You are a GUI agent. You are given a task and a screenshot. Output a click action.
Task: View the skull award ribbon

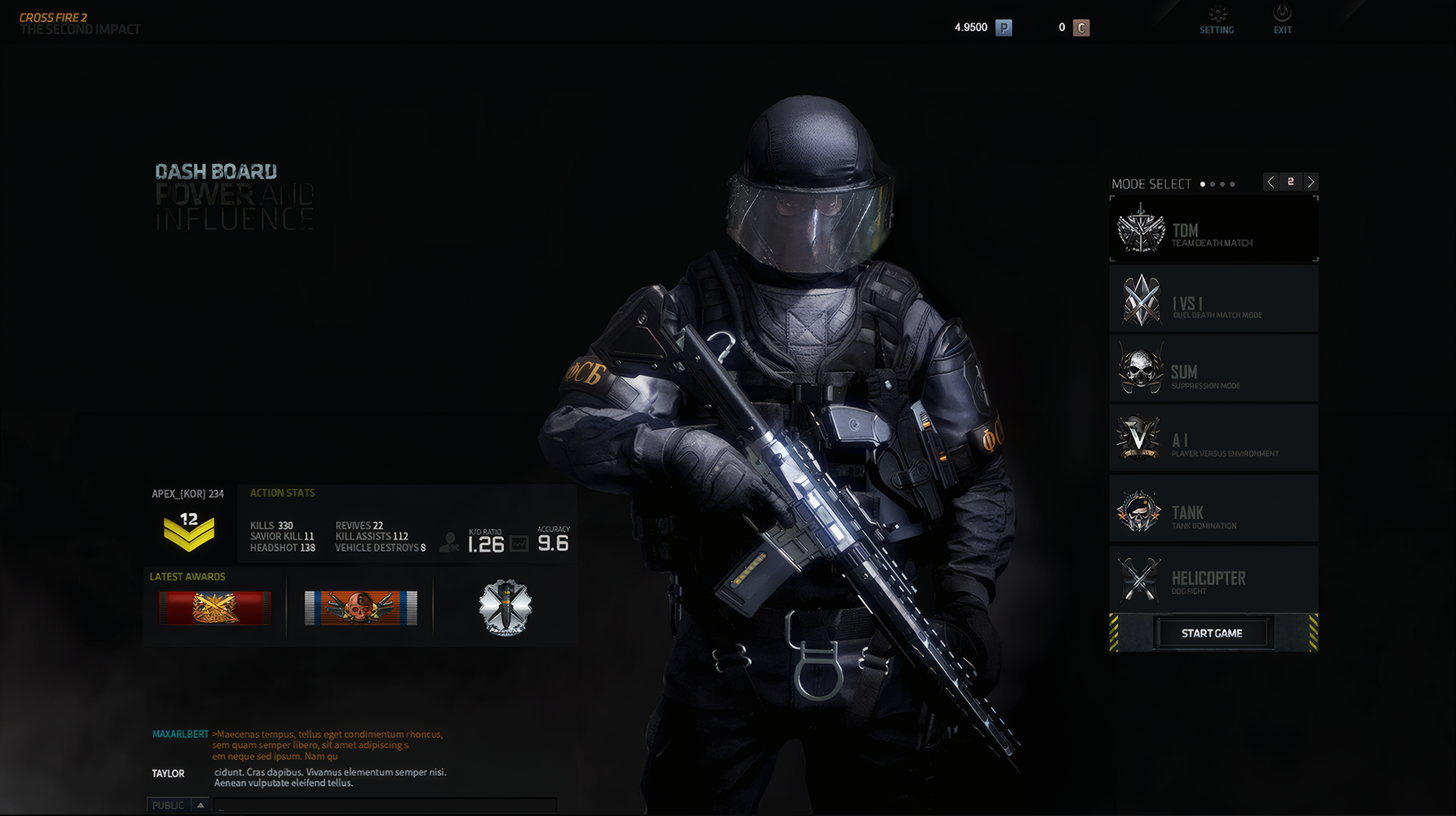(361, 607)
